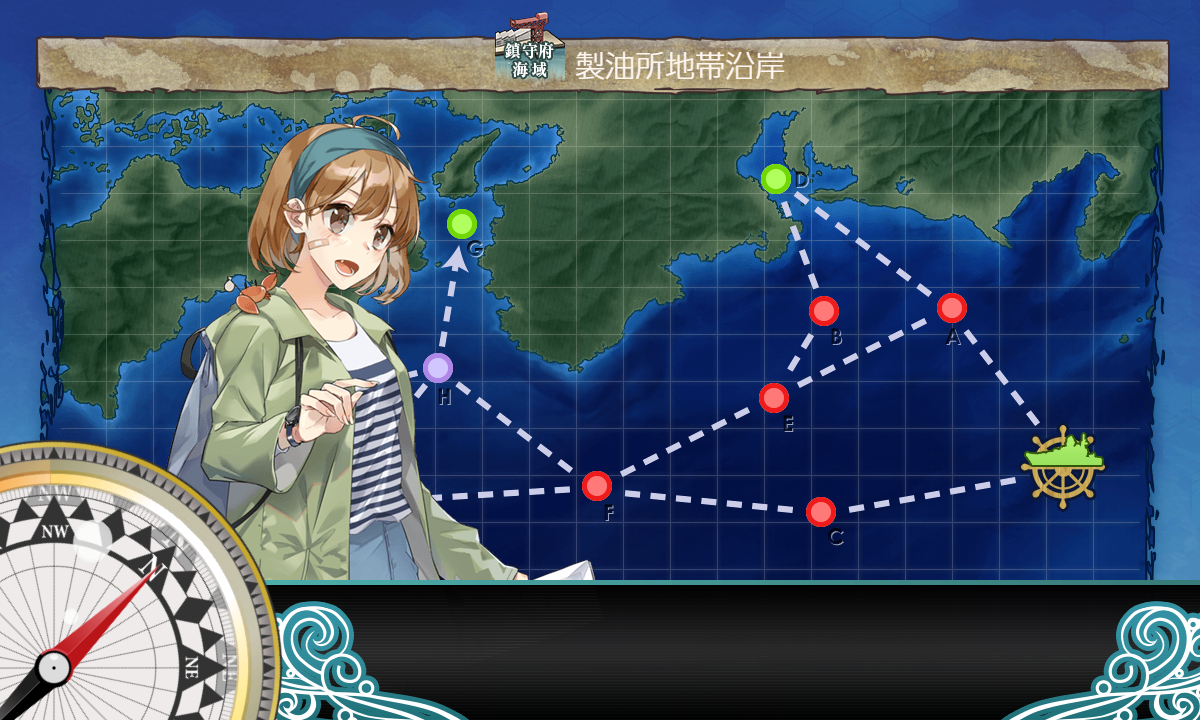1200x720 pixels.
Task: Select red node A on the map
Action: pos(952,308)
